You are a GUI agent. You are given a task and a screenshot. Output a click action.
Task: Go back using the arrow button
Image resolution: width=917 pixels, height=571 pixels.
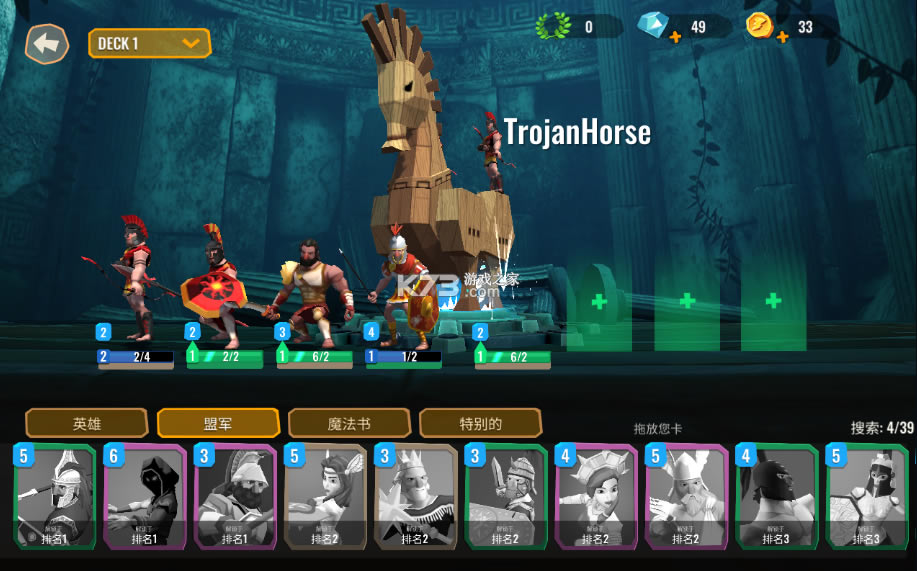point(46,44)
